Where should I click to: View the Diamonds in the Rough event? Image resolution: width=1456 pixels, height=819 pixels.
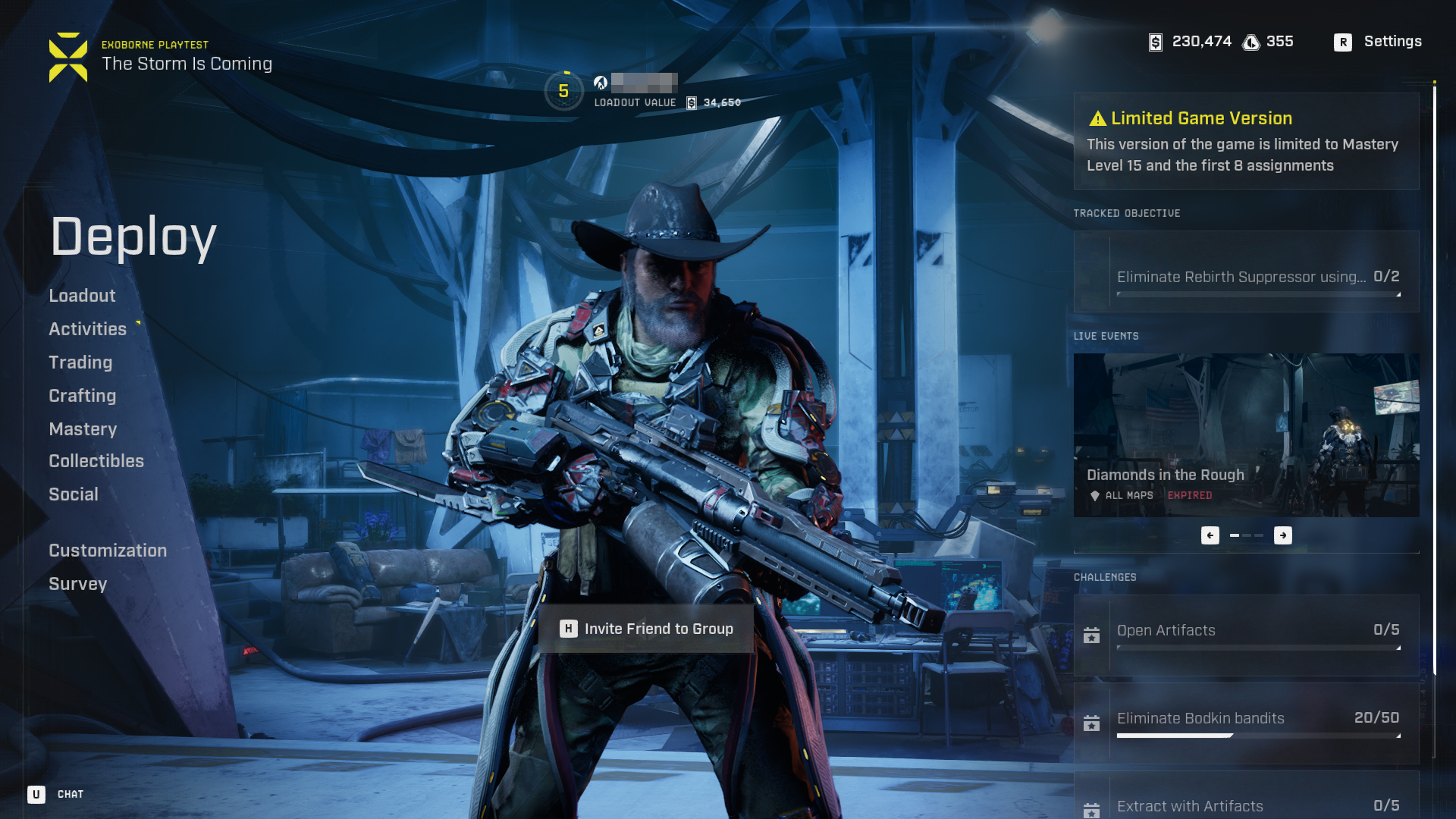1246,435
